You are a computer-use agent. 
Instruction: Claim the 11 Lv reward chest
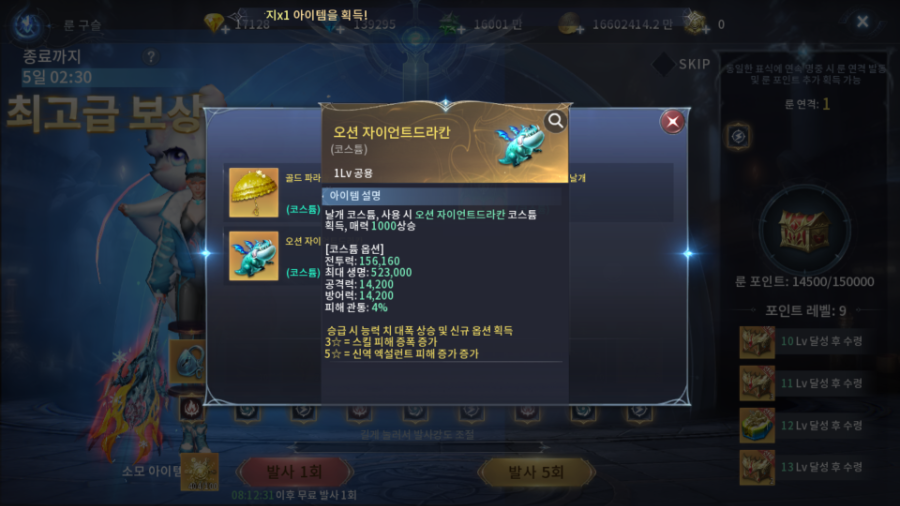point(757,383)
